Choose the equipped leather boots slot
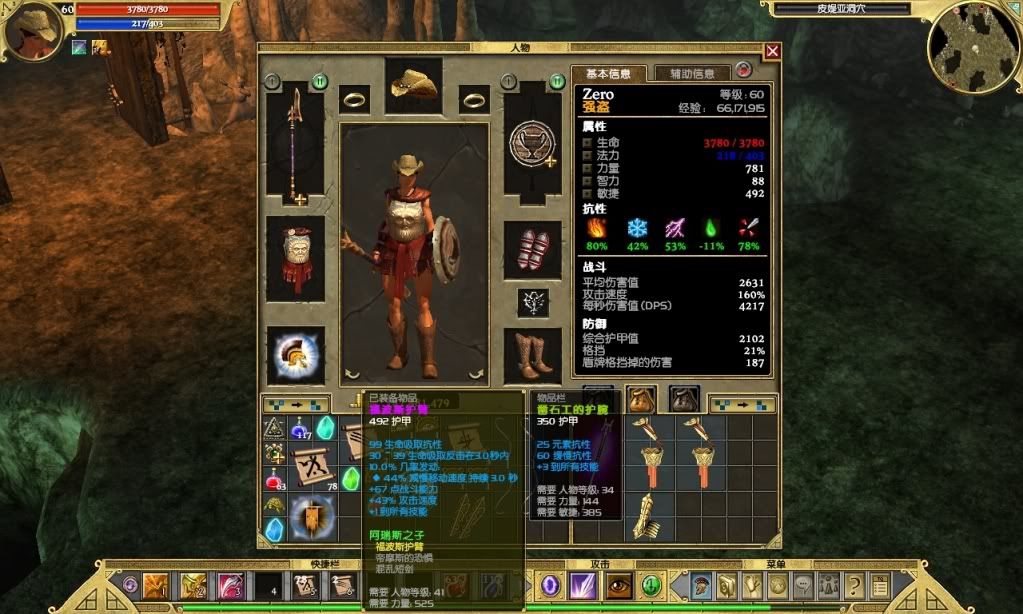This screenshot has width=1023, height=614. tap(532, 356)
